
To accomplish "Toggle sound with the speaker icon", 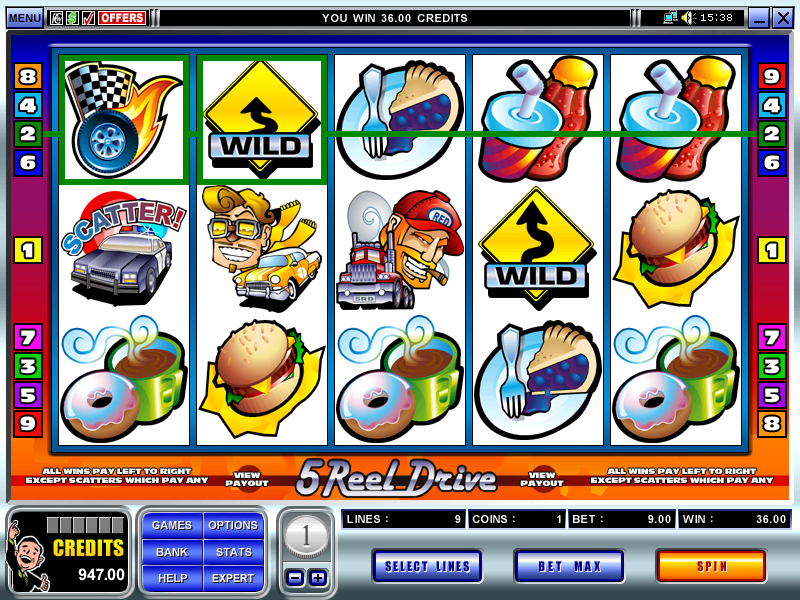I will (687, 18).
